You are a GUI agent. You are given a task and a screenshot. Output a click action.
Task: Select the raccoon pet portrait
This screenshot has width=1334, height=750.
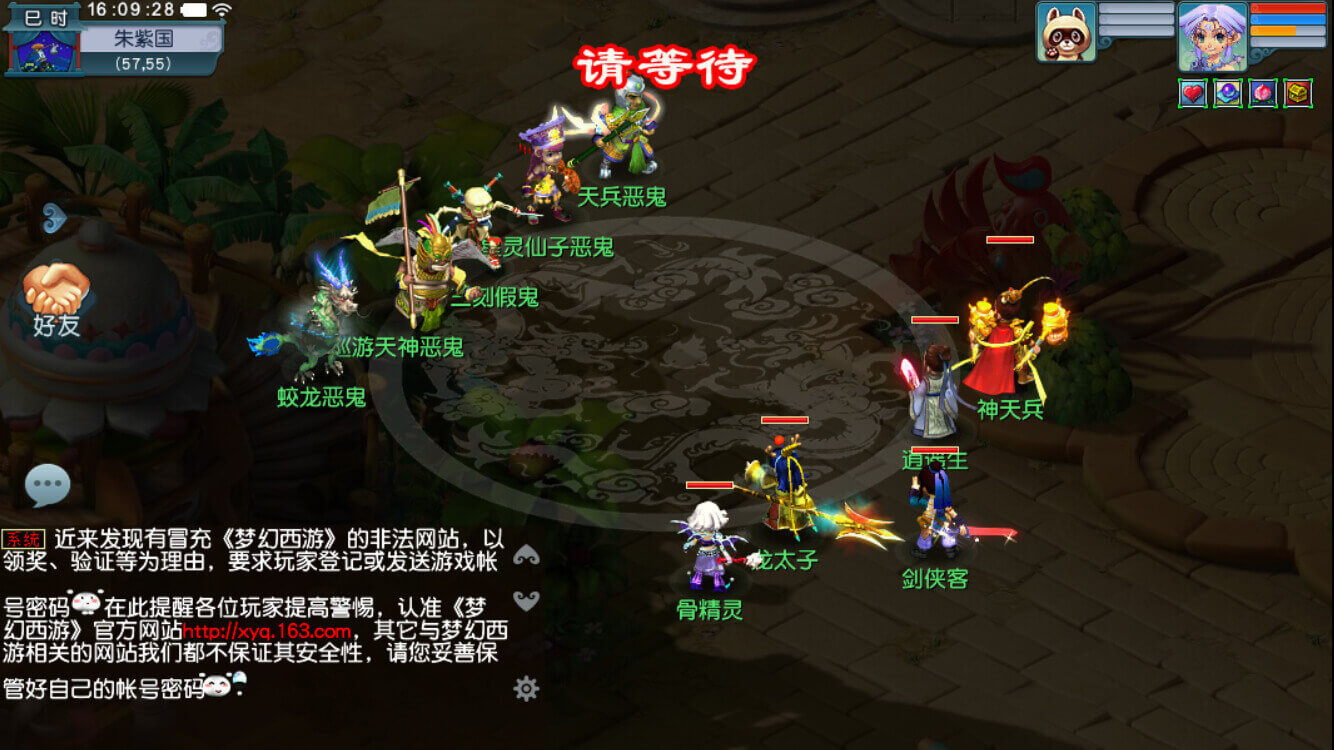pyautogui.click(x=1066, y=32)
